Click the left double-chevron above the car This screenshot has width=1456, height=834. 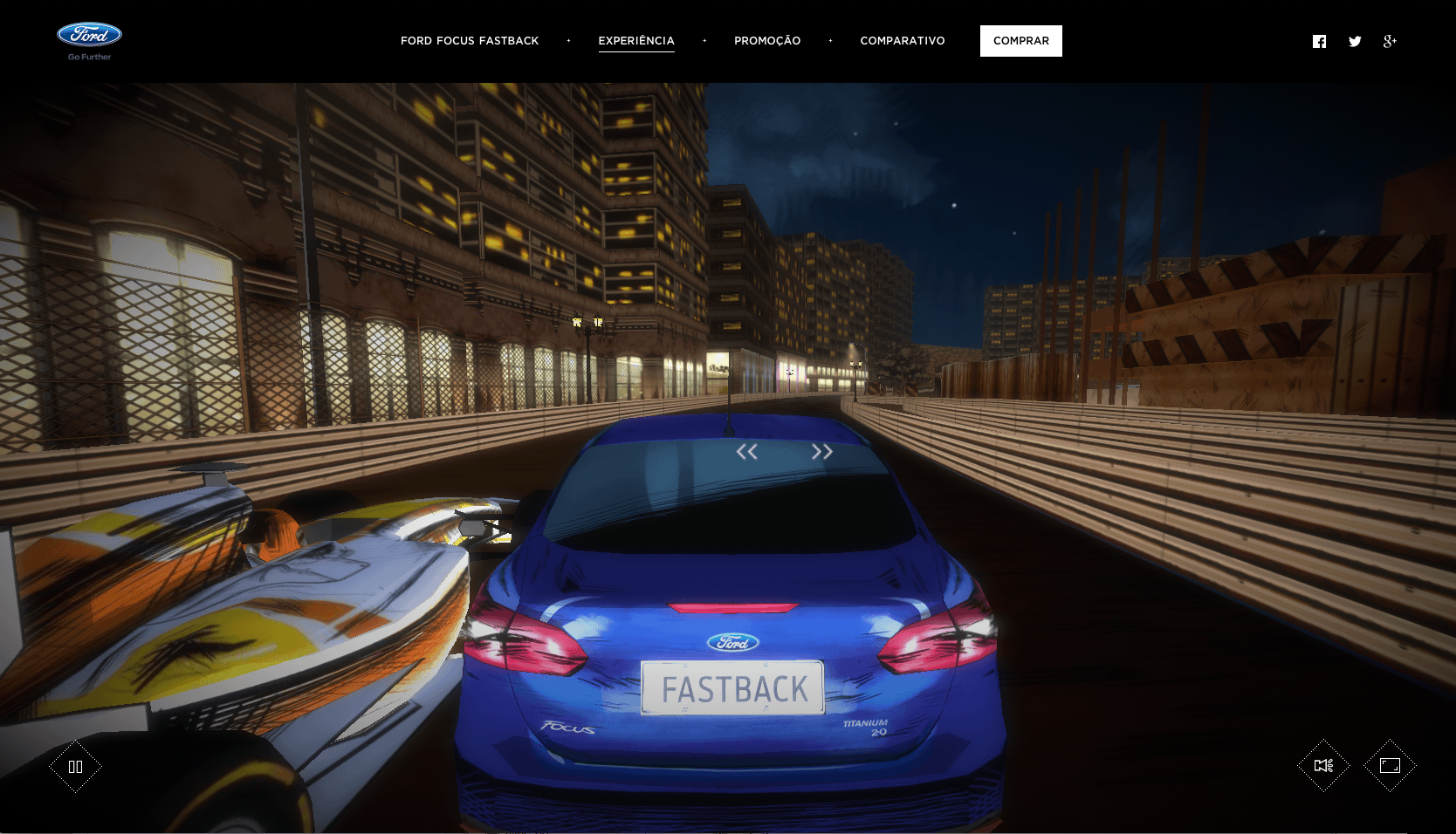748,451
